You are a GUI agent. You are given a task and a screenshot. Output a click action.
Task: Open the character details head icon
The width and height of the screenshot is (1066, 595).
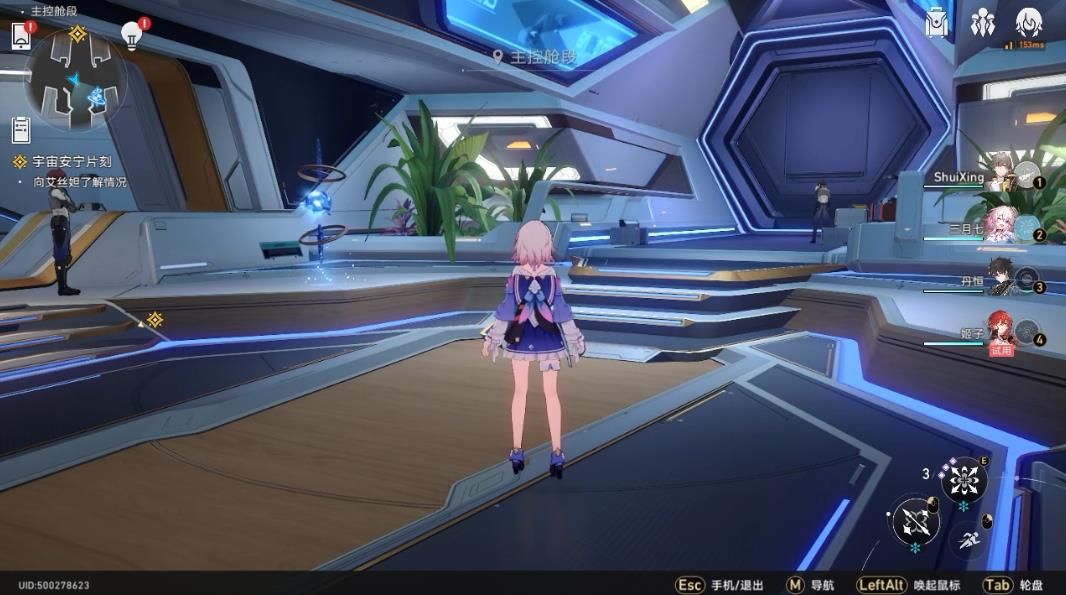(x=1029, y=22)
